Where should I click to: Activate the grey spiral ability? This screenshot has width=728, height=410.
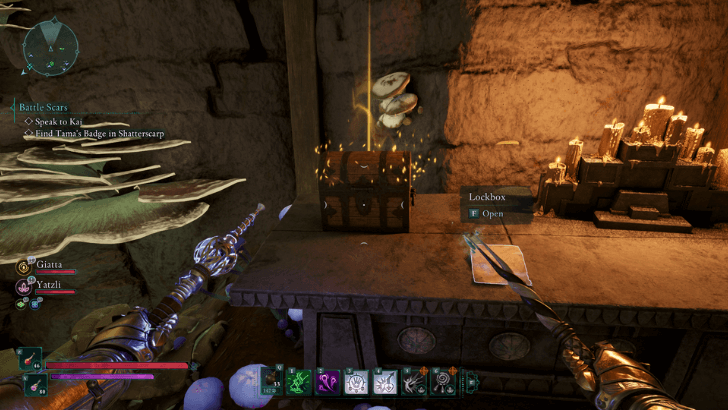click(440, 380)
